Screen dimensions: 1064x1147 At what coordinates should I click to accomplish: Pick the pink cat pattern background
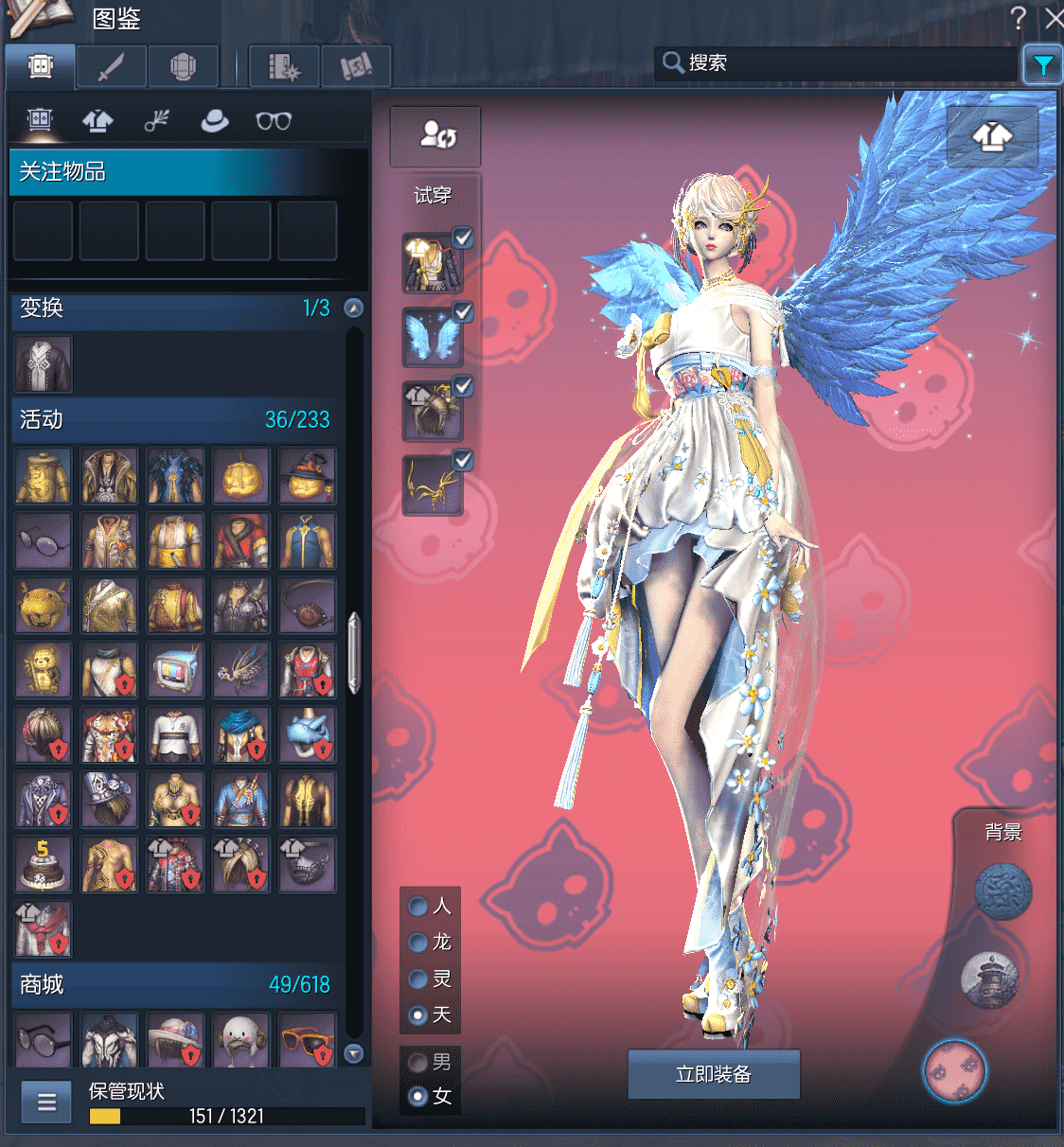point(954,1070)
